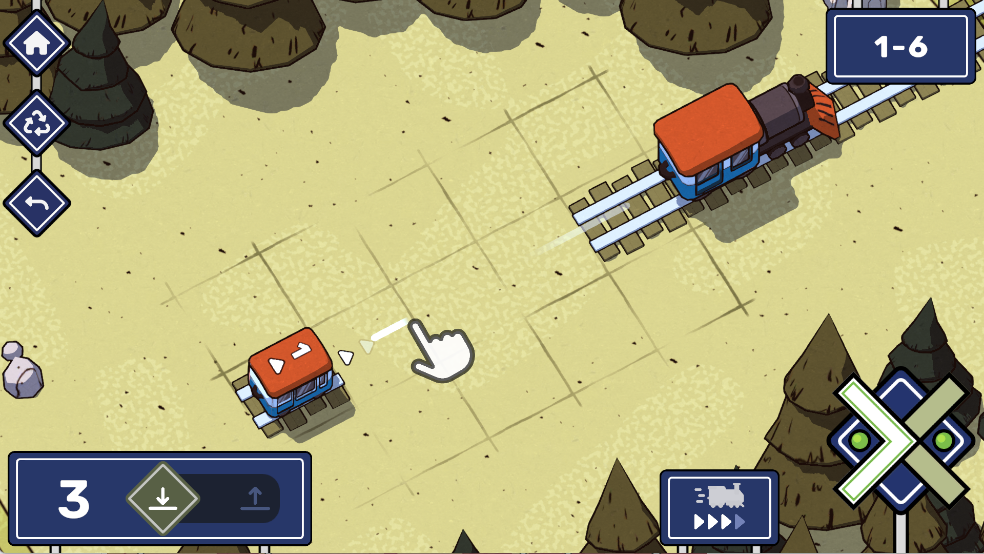The width and height of the screenshot is (984, 554).
Task: Select the download track mode diamond
Action: (x=163, y=498)
